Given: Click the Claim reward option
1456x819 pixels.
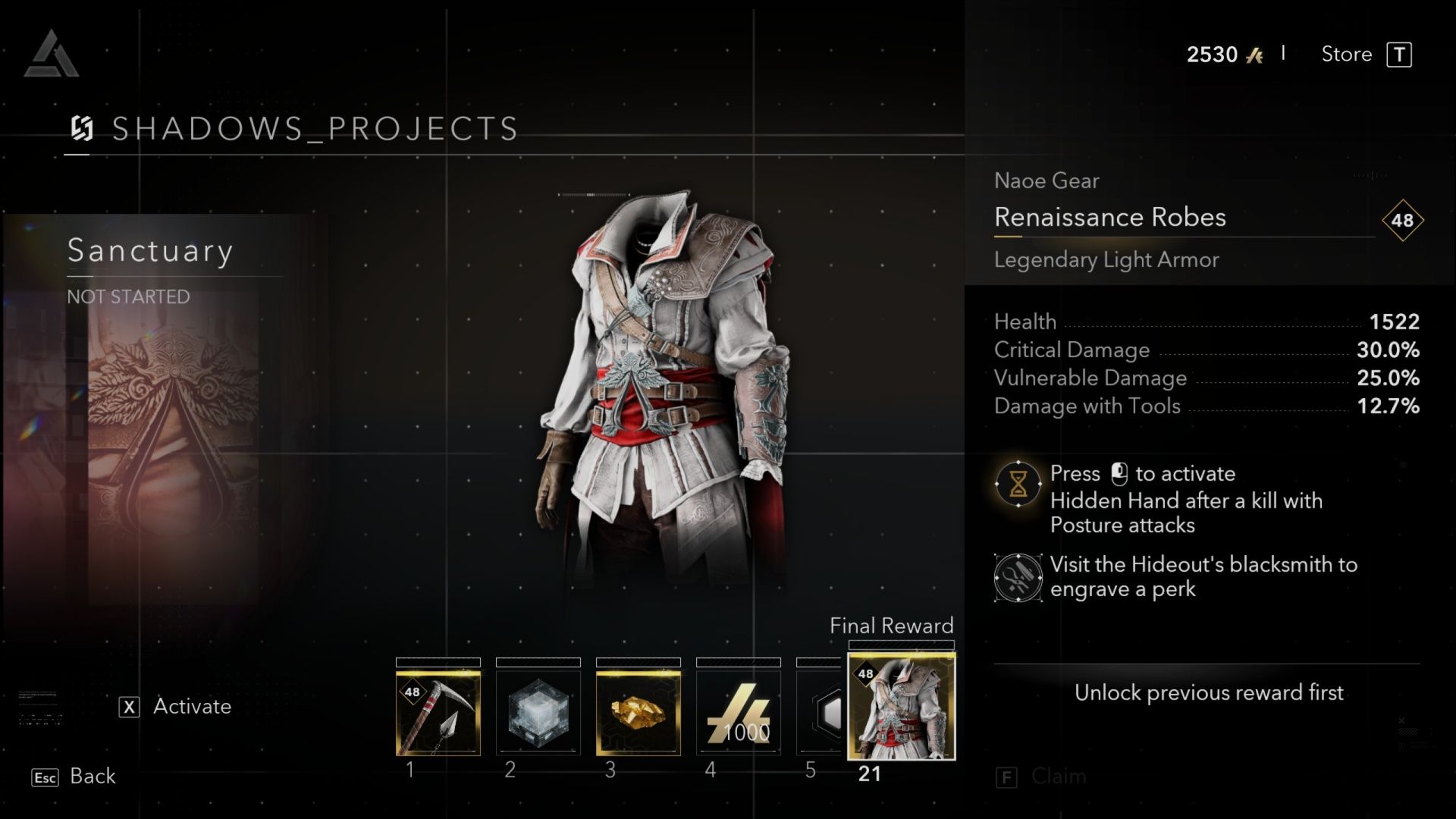Looking at the screenshot, I should [1058, 776].
